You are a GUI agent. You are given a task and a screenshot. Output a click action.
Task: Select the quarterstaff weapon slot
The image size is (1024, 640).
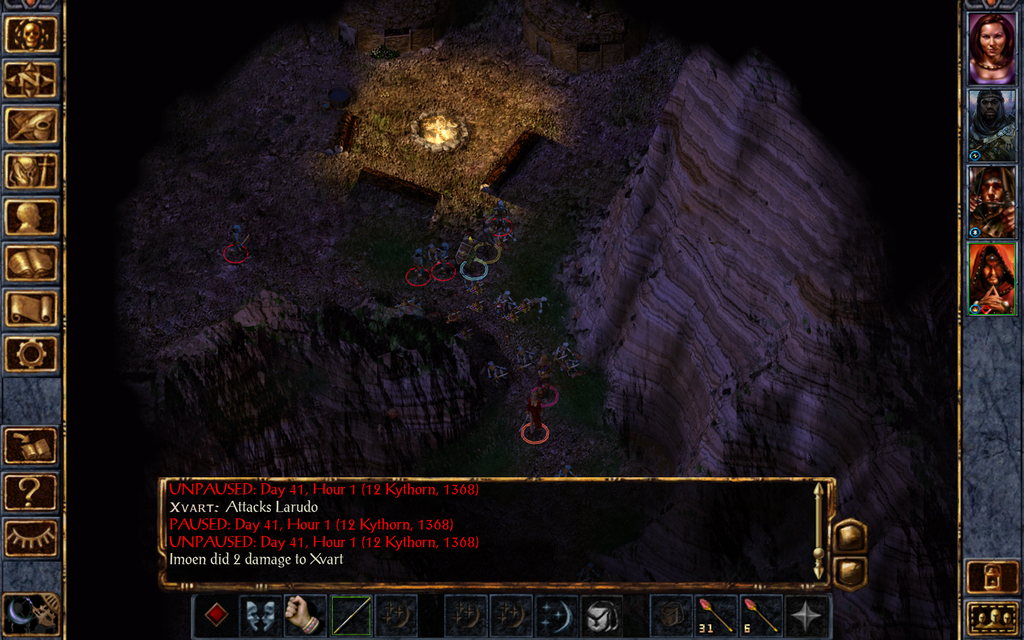(x=352, y=614)
